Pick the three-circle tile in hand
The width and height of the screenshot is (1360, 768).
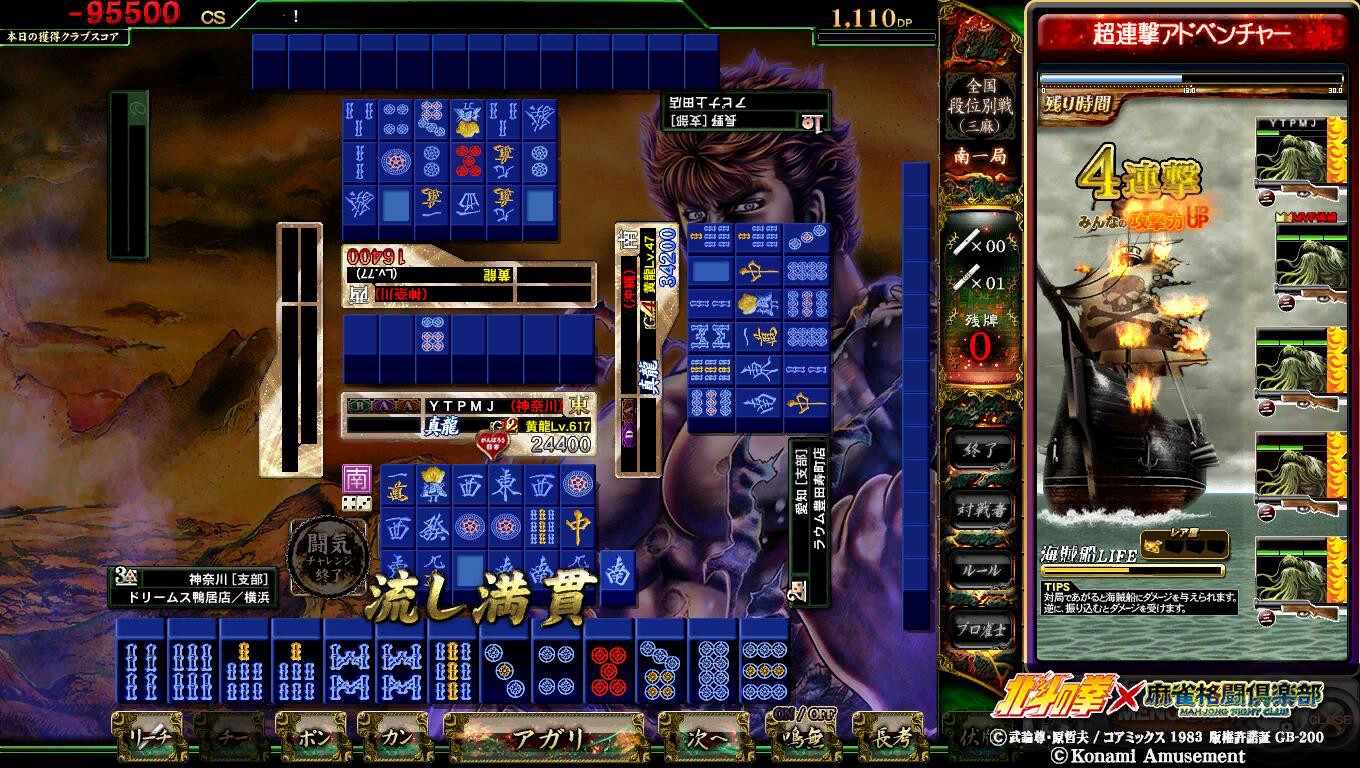tap(506, 661)
